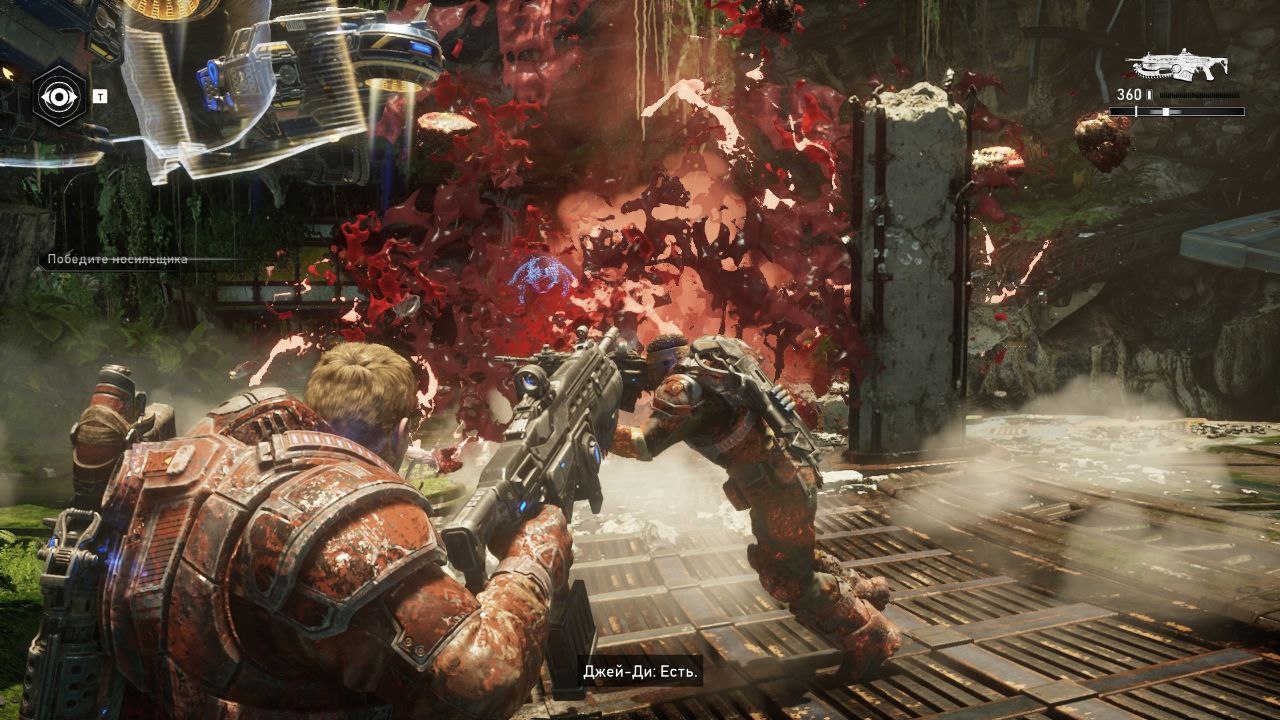Click the 'Победите носильщика' objective tracker
Viewport: 1280px width, 720px height.
click(x=117, y=259)
